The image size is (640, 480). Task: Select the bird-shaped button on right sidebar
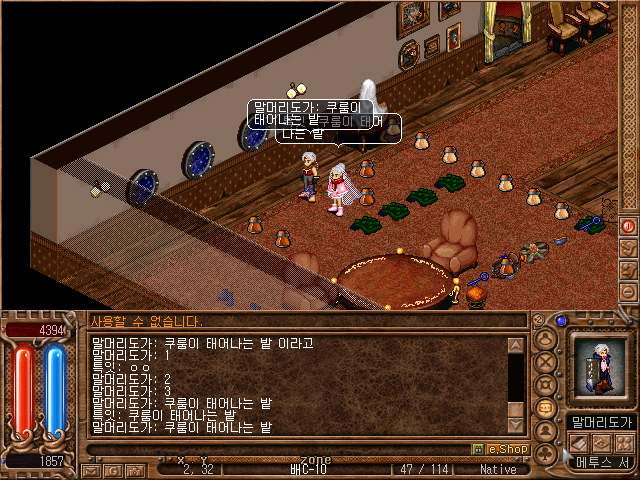click(629, 248)
